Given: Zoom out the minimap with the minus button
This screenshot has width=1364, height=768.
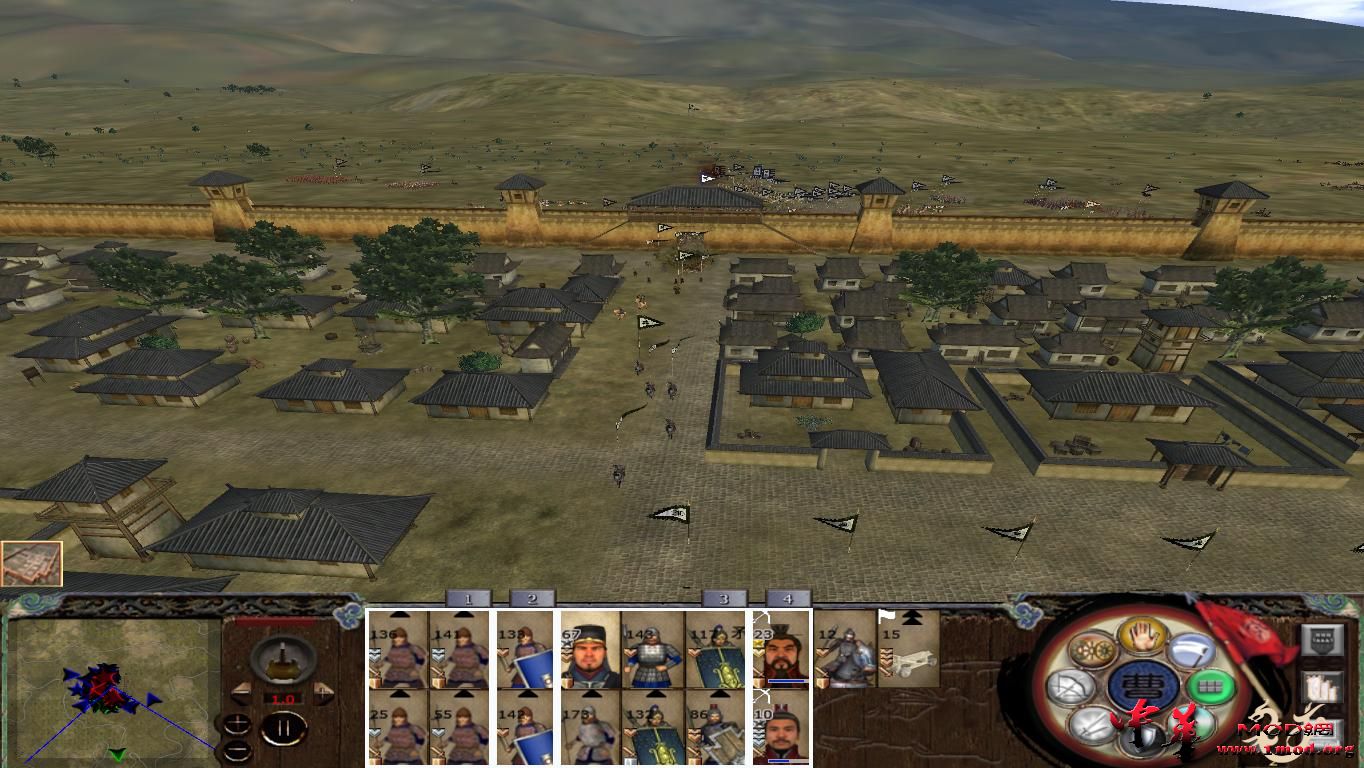Looking at the screenshot, I should pos(237,751).
